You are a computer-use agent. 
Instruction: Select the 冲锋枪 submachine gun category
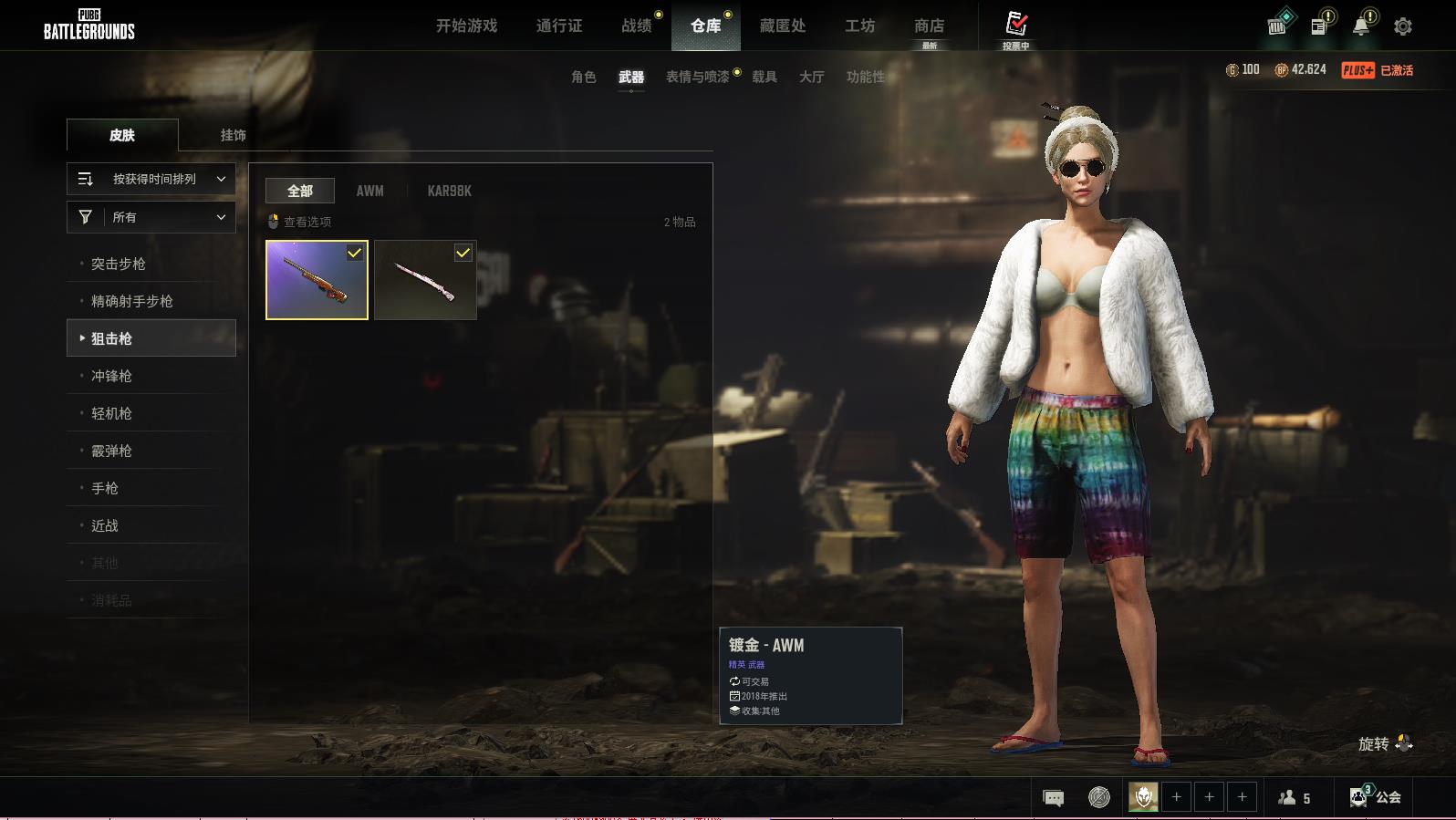pos(111,376)
